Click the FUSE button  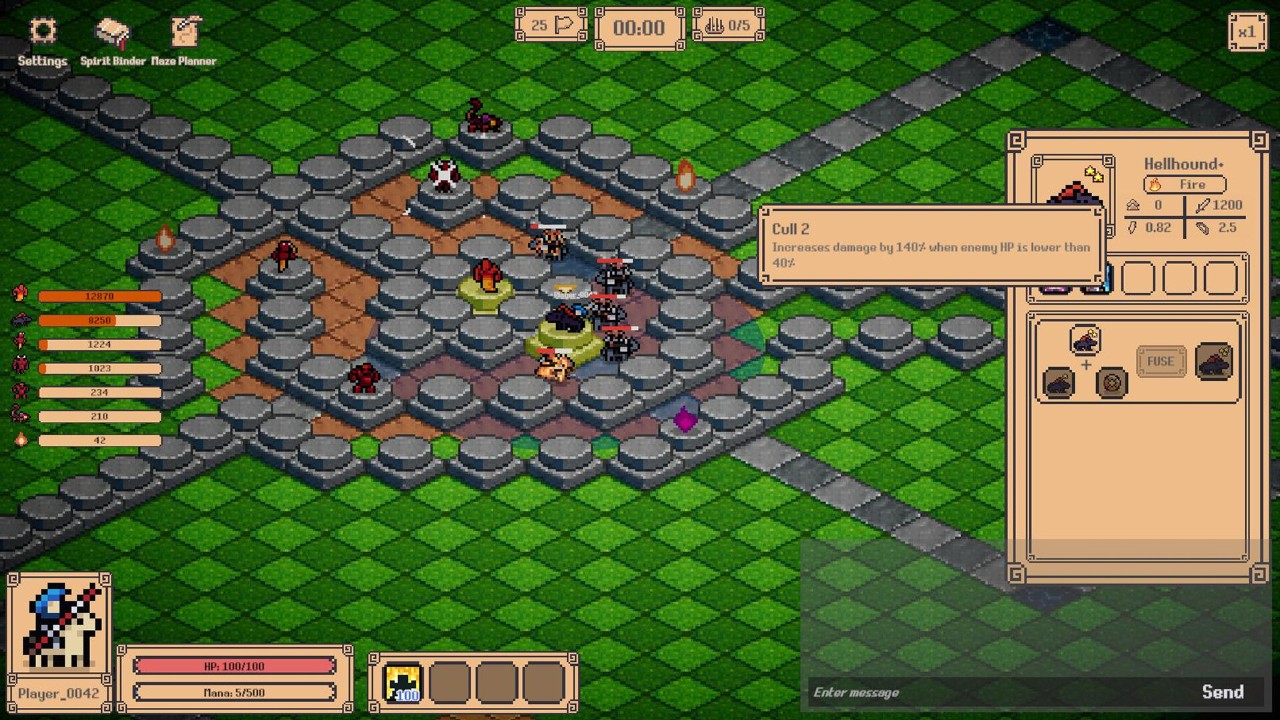pos(1160,361)
